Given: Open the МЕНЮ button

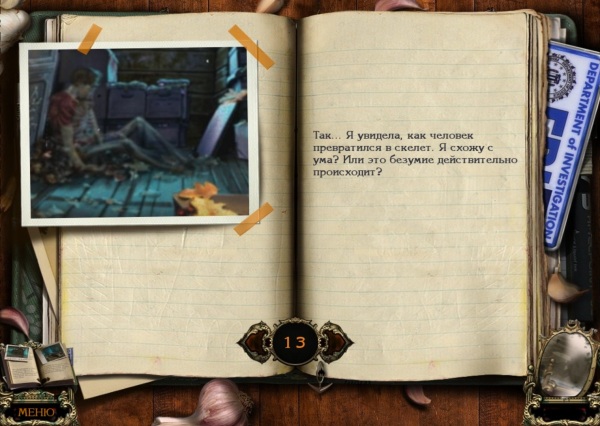Looking at the screenshot, I should click(35, 409).
